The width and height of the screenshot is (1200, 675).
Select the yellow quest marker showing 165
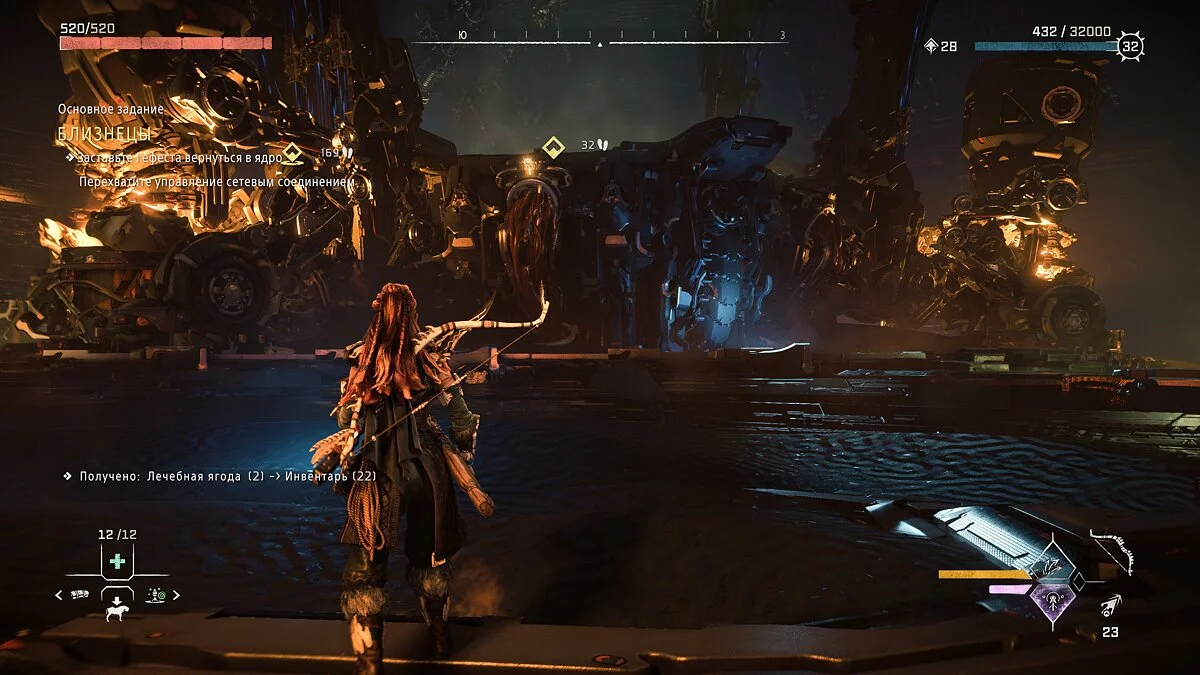pos(292,153)
